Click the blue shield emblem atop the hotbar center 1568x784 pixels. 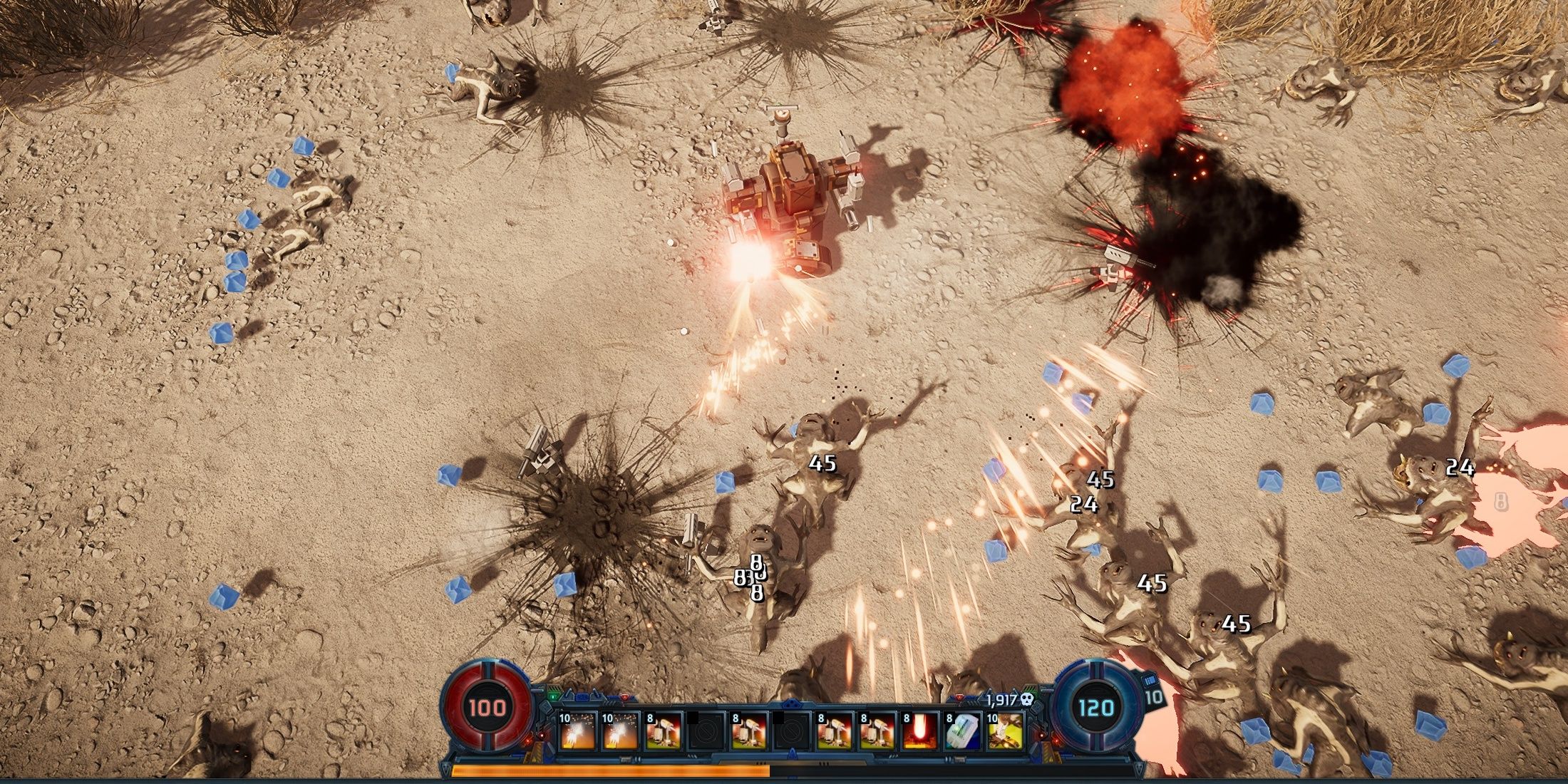click(790, 703)
